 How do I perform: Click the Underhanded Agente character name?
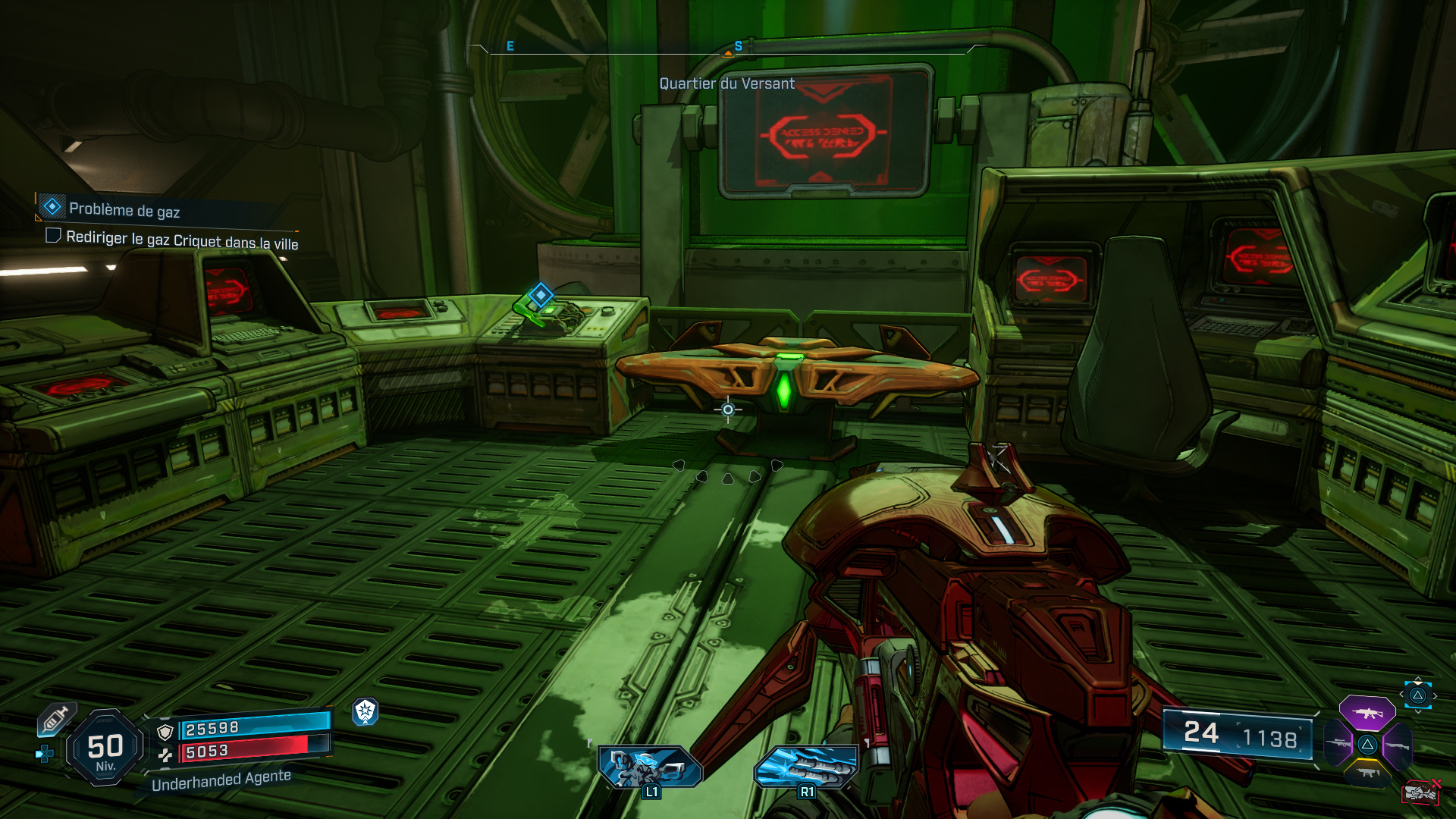click(x=220, y=782)
